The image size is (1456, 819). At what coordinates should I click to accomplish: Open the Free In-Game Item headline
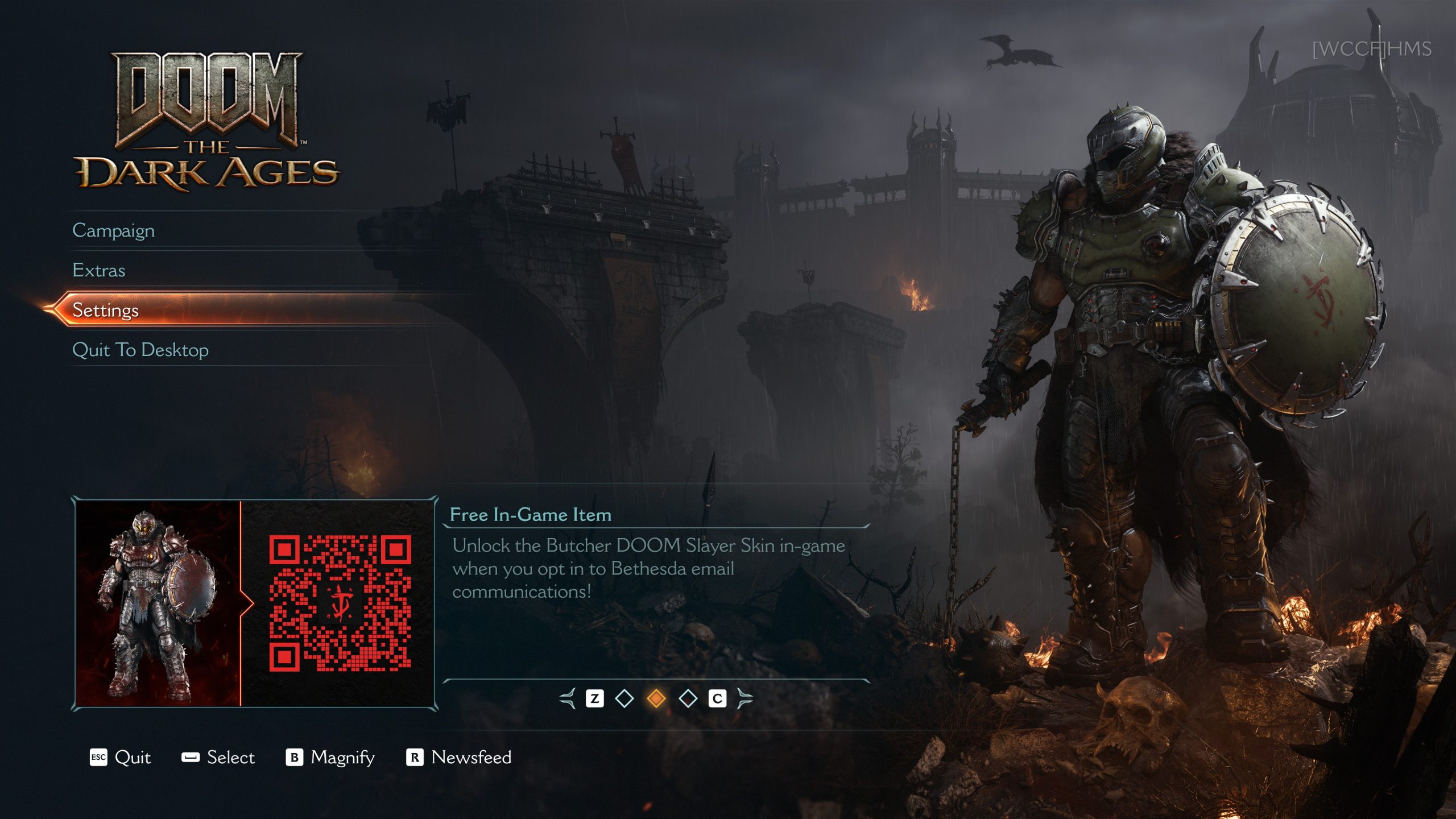pyautogui.click(x=530, y=515)
